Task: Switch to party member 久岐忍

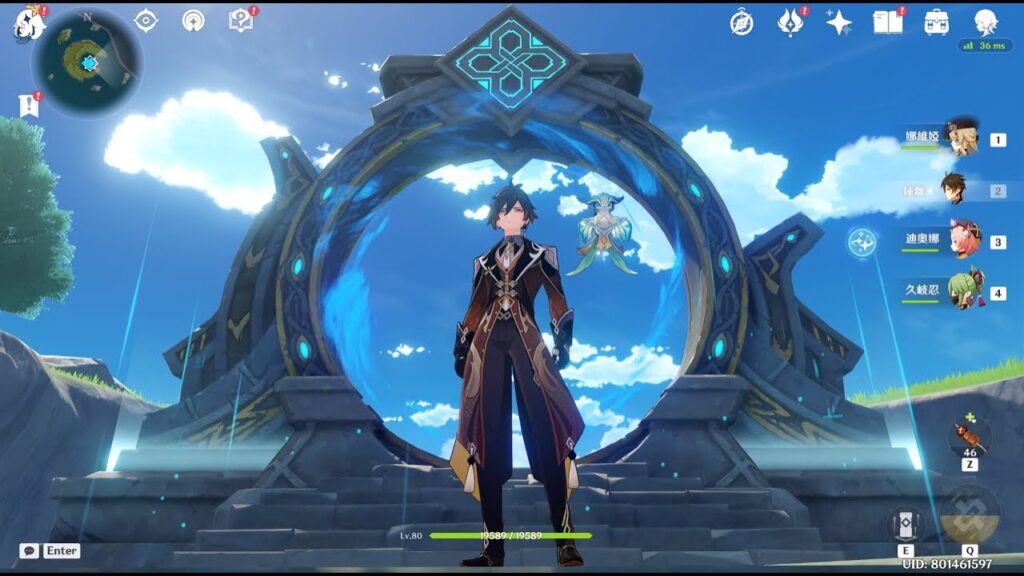Action: point(964,292)
